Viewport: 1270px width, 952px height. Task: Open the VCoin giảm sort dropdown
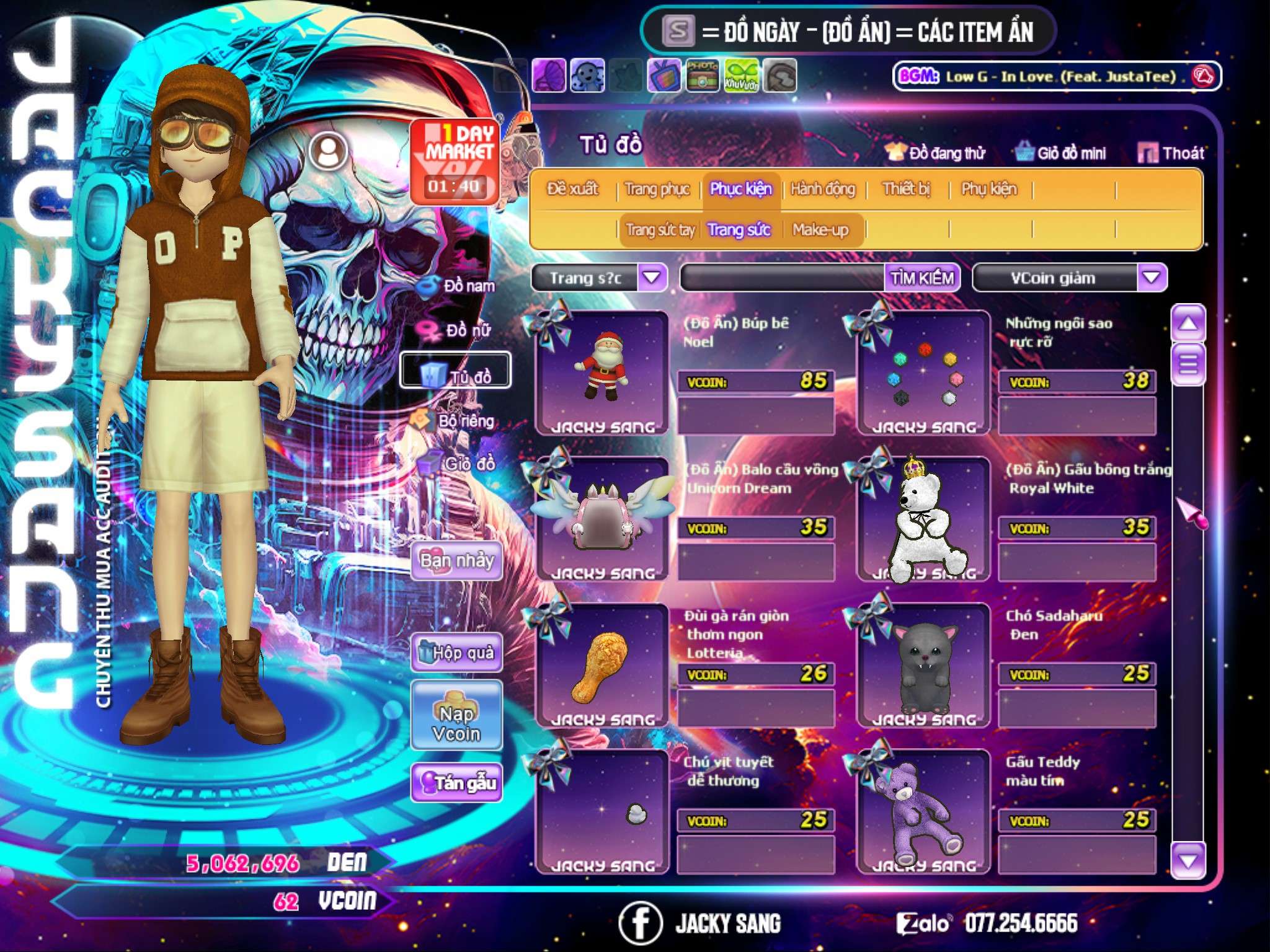point(1151,278)
